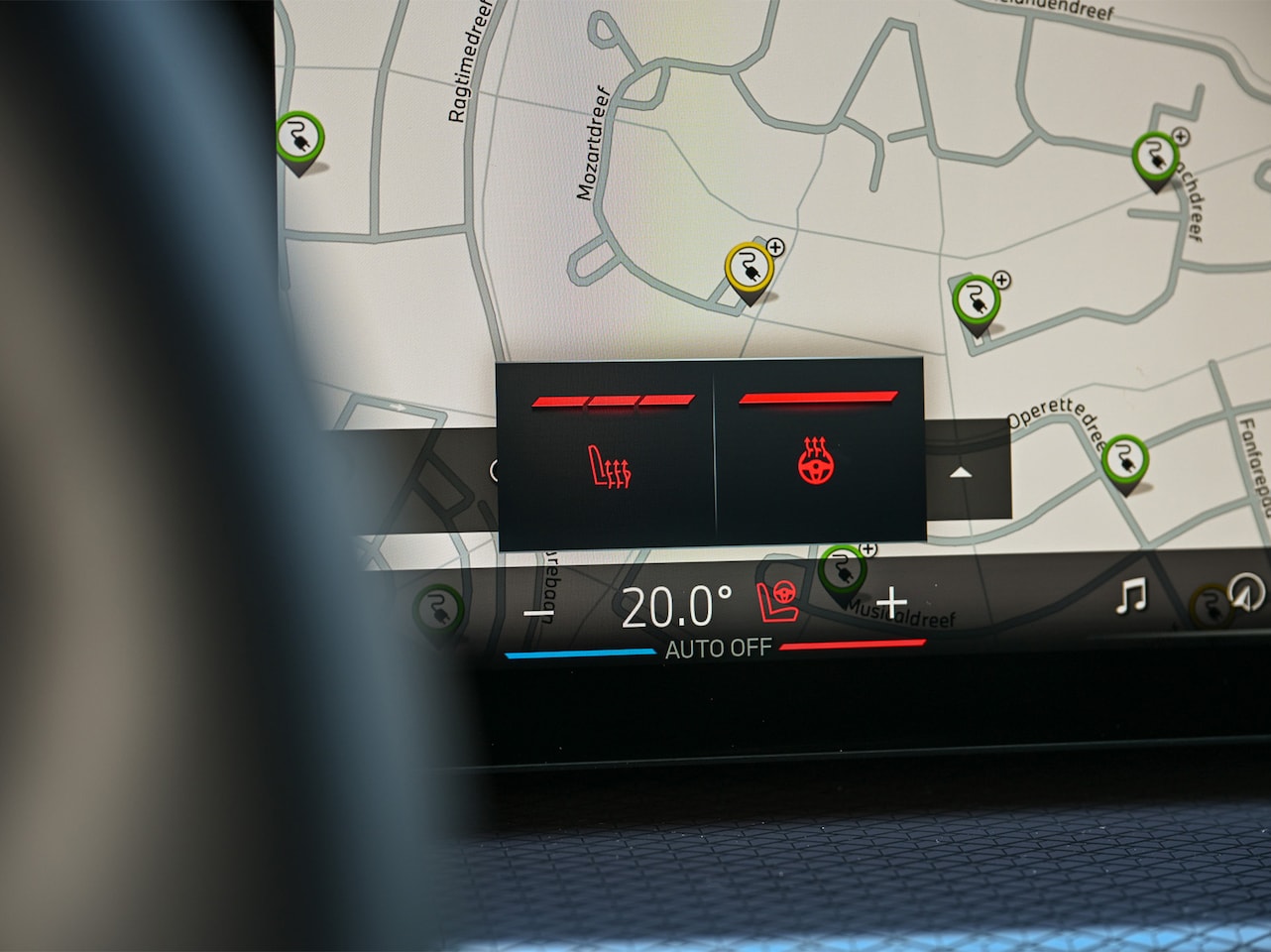Toggle the seat heating button

[610, 465]
